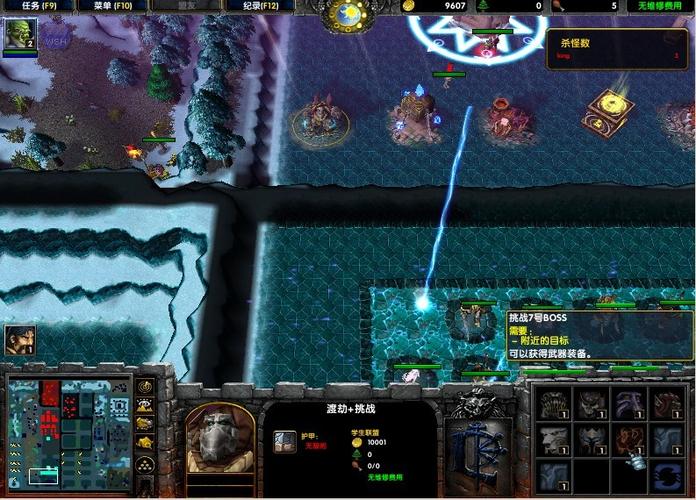Toggle the minimap ally color button
The image size is (696, 500).
tap(146, 424)
